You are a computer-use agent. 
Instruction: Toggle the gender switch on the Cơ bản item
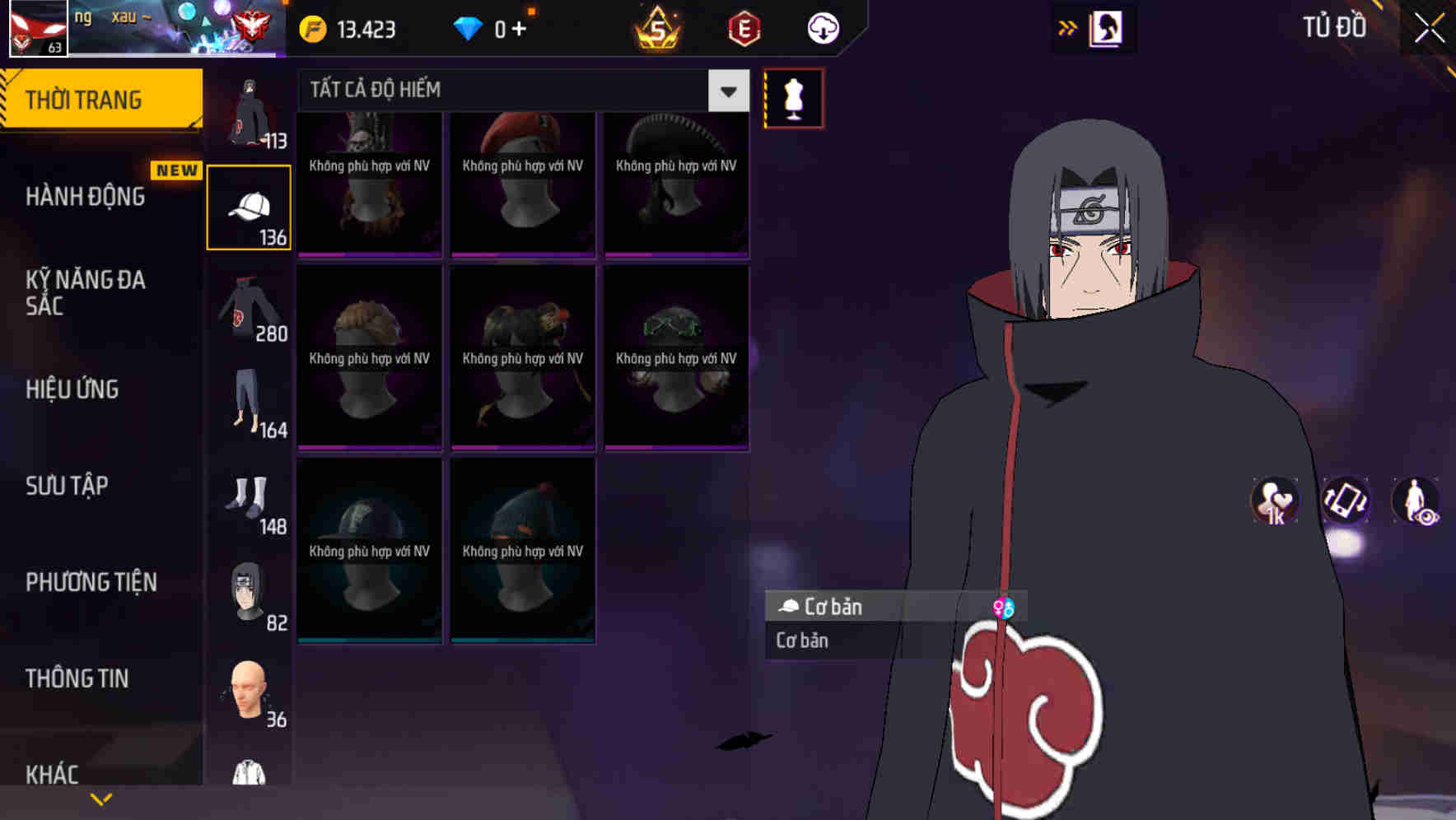1004,607
